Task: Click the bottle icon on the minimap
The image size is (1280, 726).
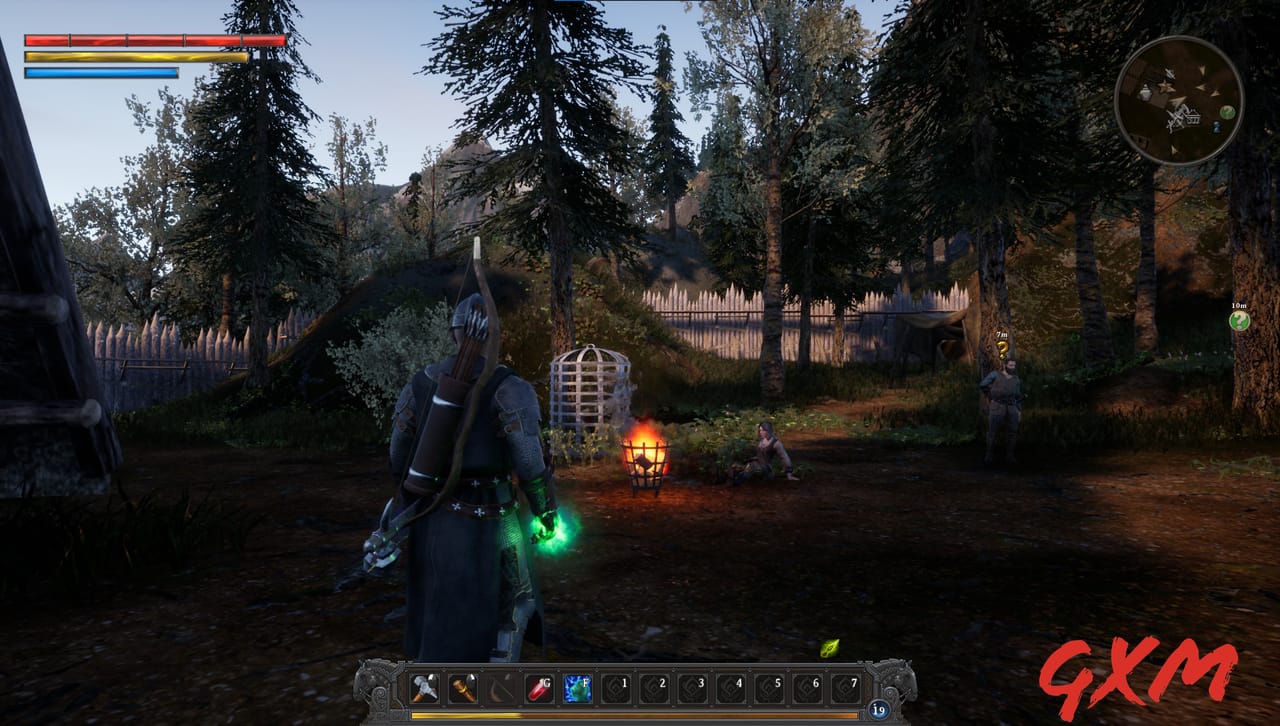Action: click(x=1146, y=93)
